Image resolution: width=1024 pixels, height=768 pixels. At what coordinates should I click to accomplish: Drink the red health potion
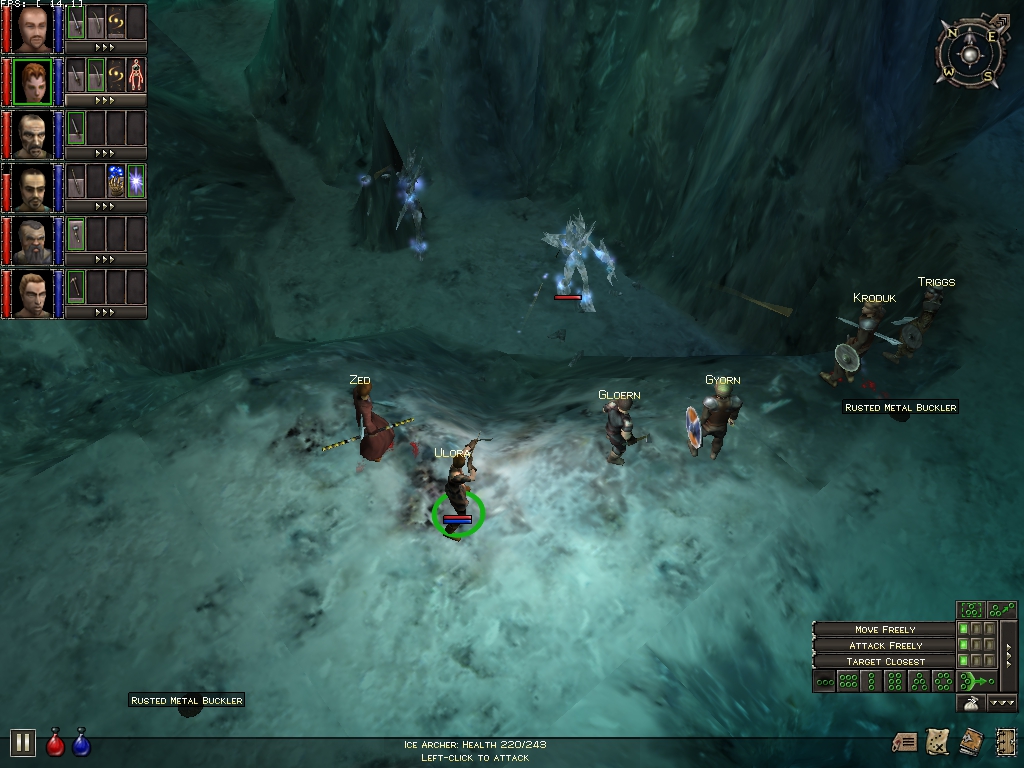point(56,744)
